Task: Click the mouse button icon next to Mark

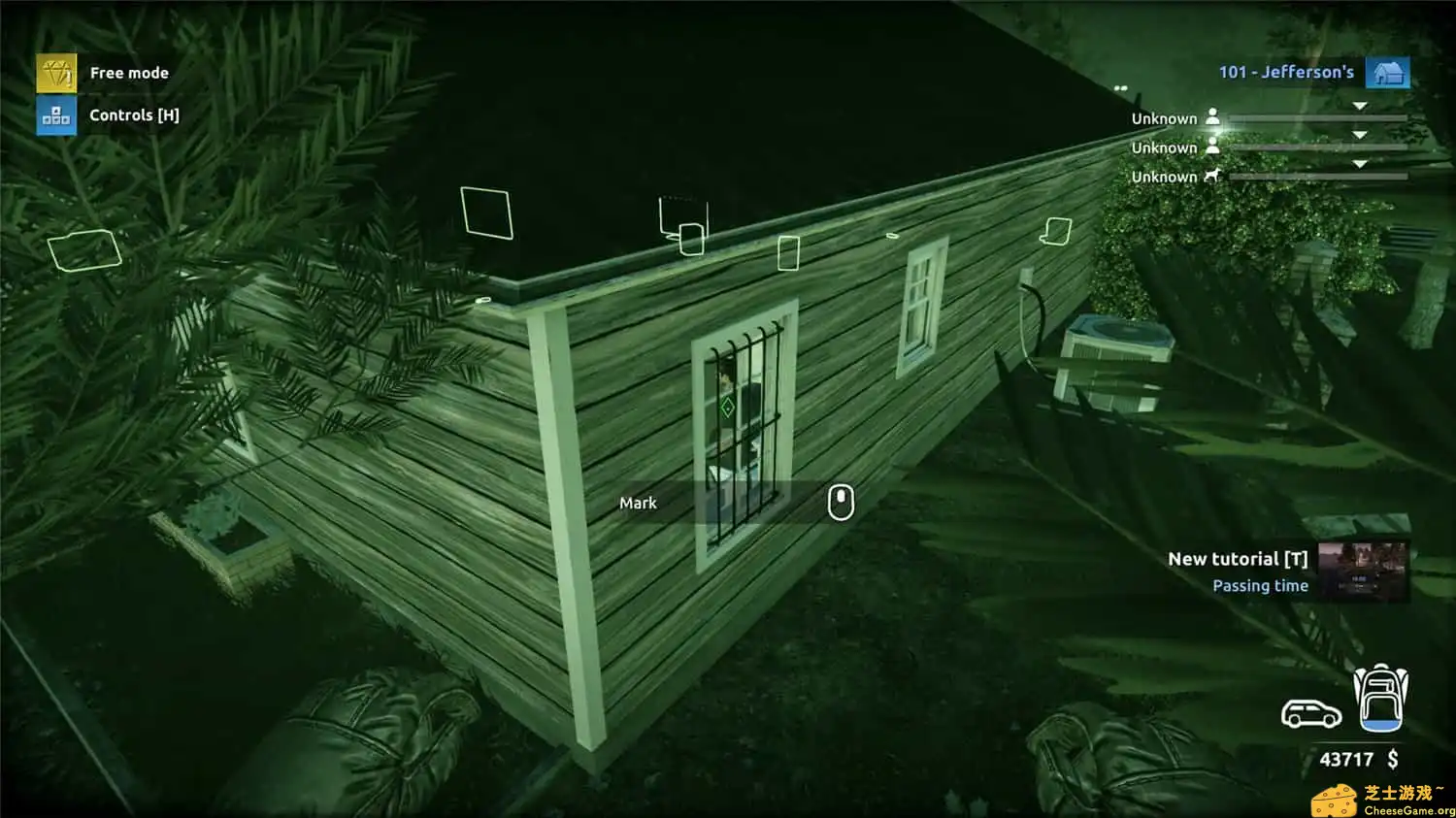Action: coord(840,504)
